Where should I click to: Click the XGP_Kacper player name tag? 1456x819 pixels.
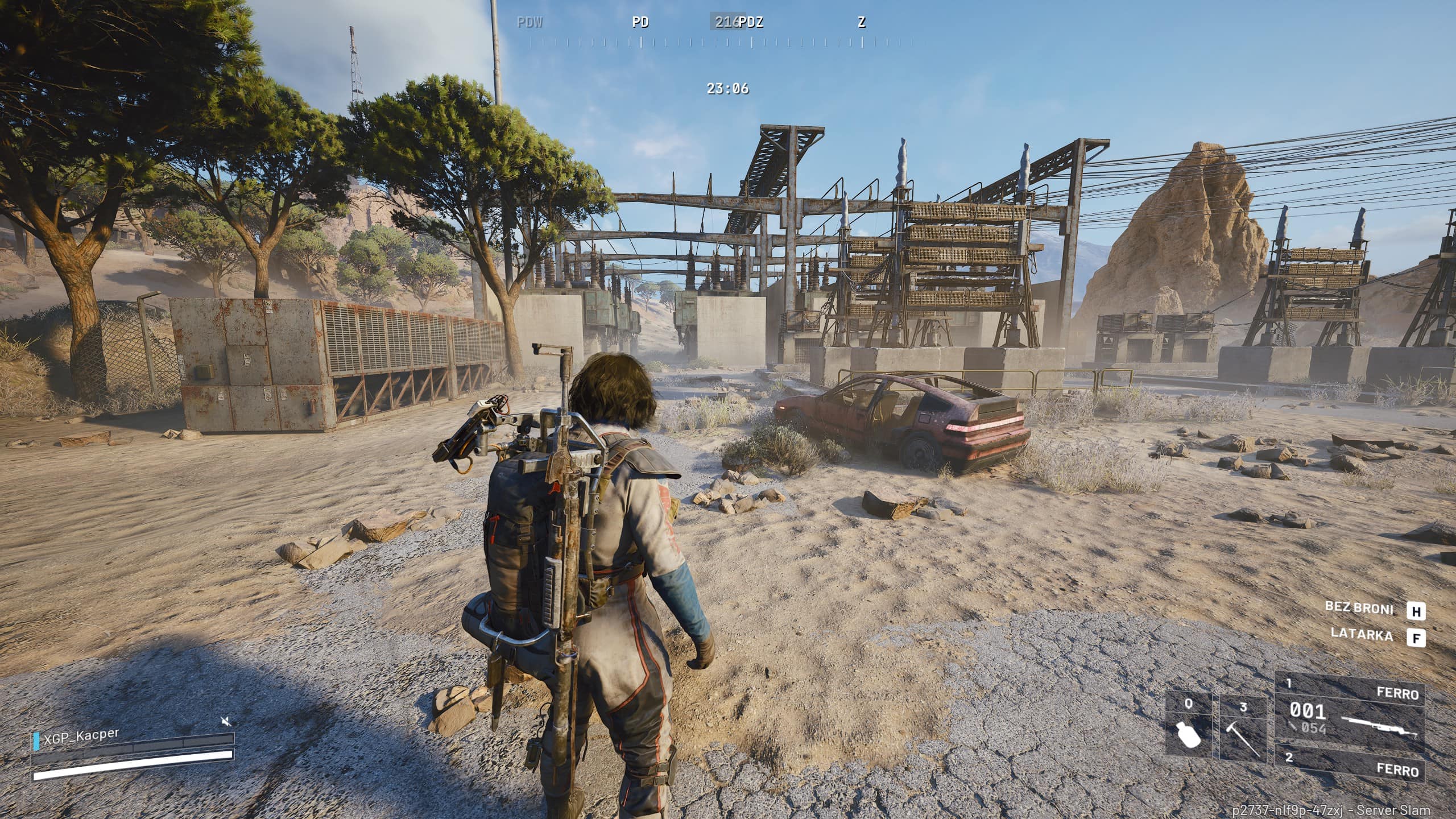pyautogui.click(x=81, y=736)
